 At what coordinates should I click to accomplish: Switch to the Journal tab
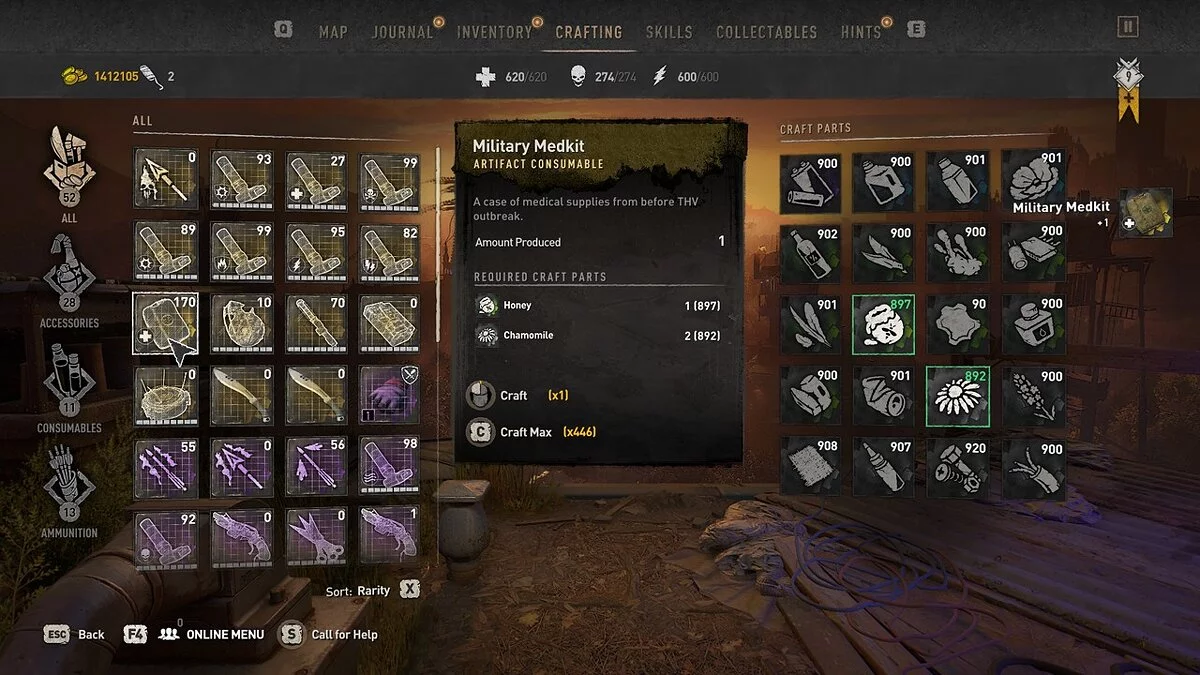402,32
